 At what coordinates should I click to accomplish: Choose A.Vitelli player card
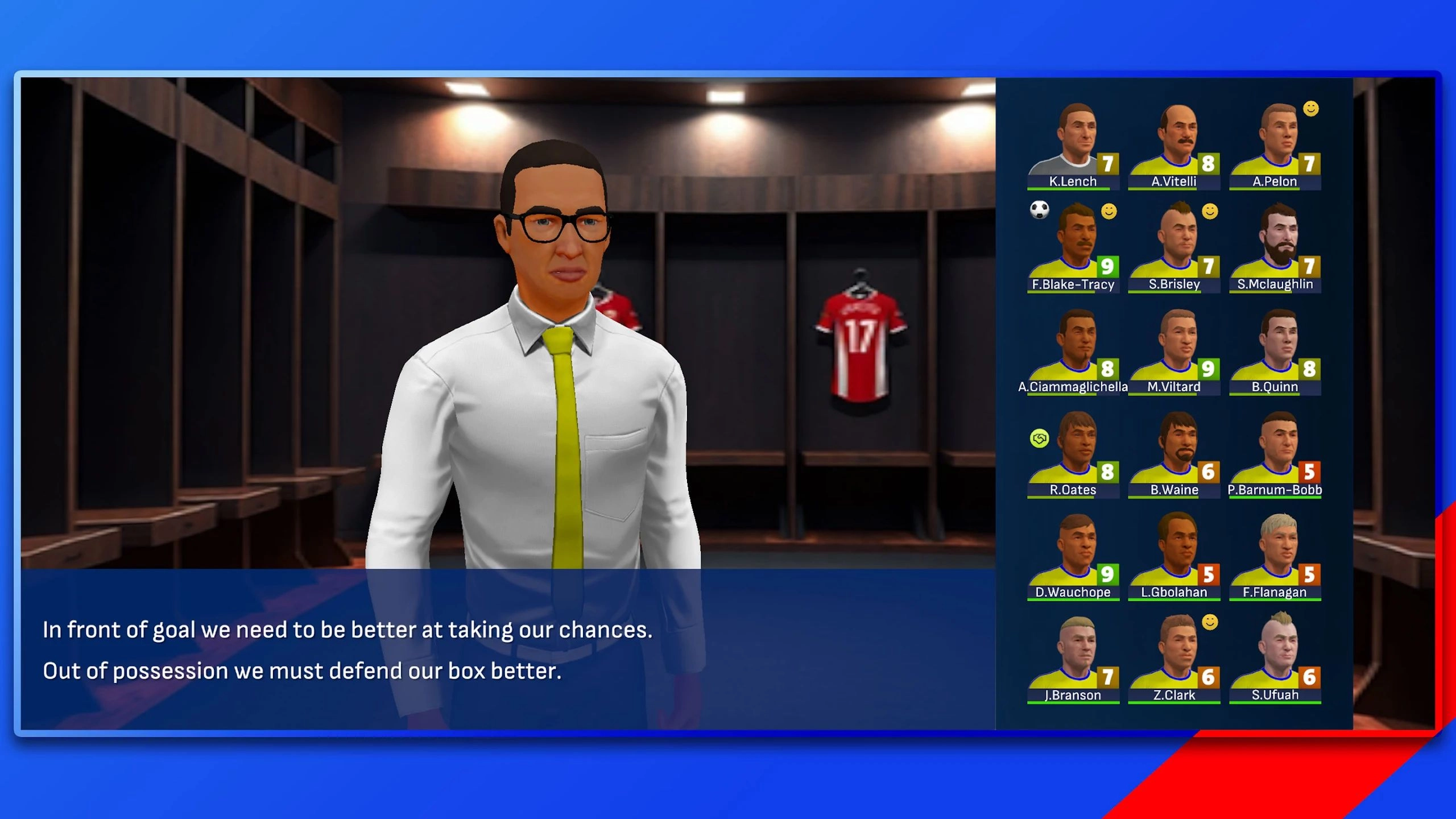1174,146
